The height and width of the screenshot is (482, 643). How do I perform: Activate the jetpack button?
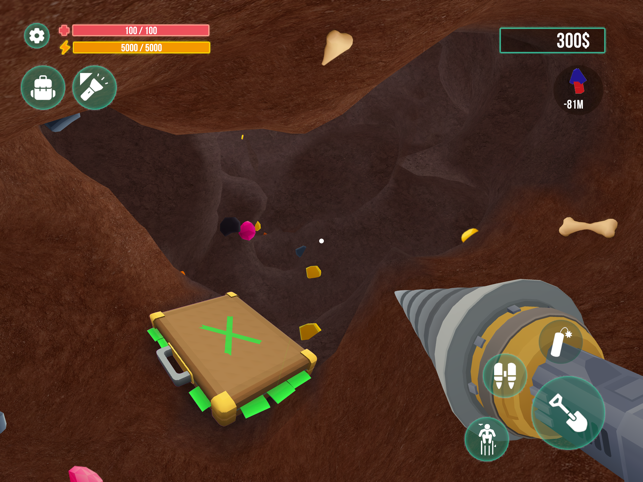505,376
